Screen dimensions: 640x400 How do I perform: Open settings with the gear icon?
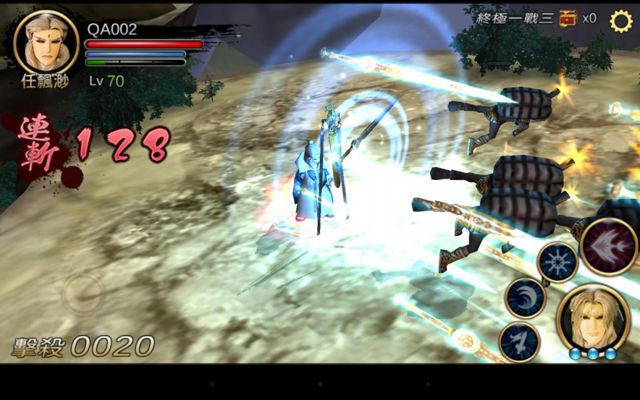coord(621,20)
